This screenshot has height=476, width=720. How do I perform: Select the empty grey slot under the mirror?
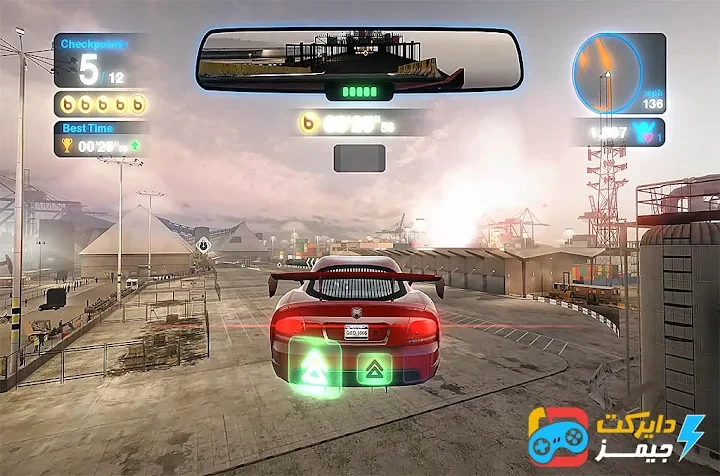pos(359,158)
